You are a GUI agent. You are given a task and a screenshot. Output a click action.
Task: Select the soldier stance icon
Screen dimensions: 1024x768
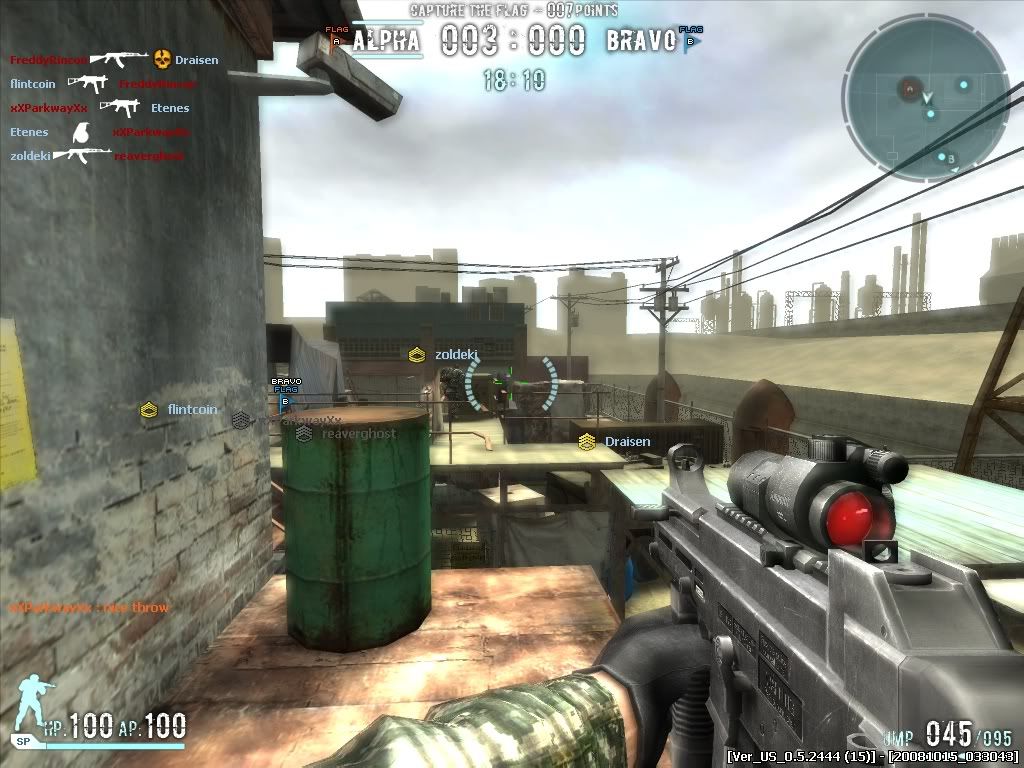[34, 700]
